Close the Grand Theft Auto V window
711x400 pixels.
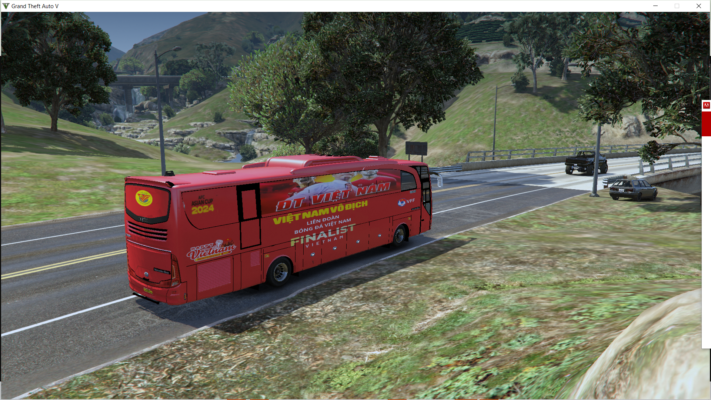699,6
